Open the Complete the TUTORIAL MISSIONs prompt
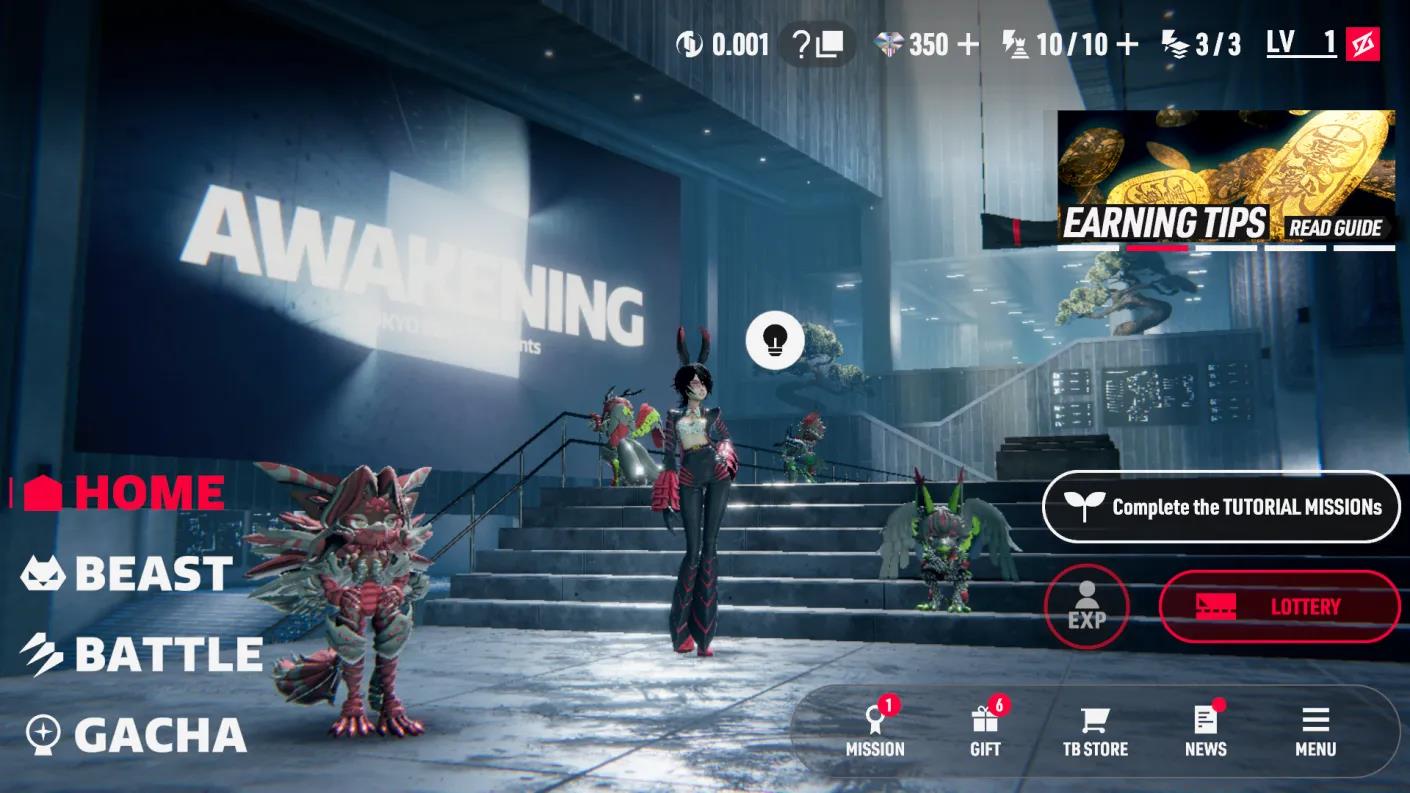The height and width of the screenshot is (793, 1410). [x=1221, y=507]
